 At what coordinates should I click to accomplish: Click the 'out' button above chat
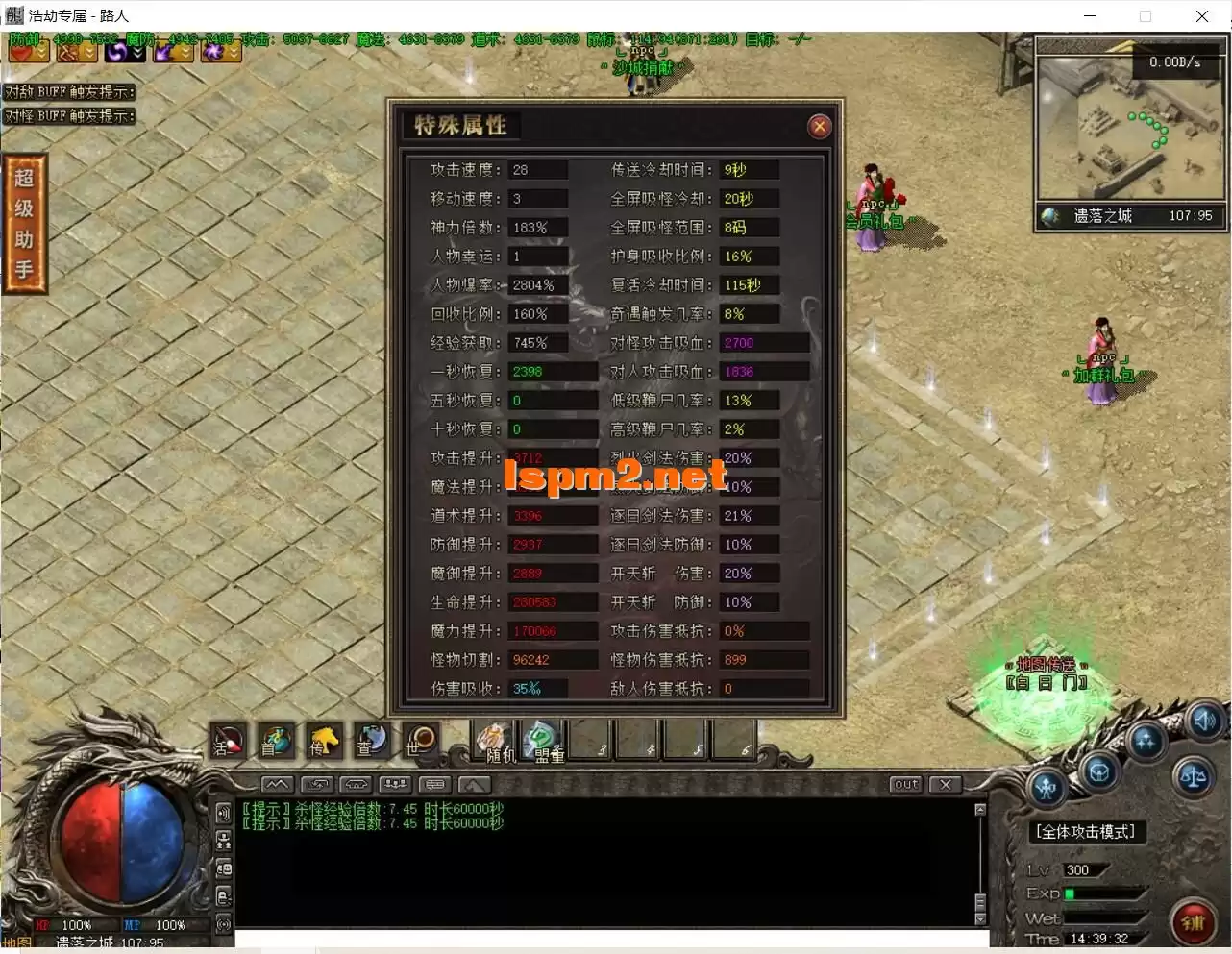pos(905,784)
